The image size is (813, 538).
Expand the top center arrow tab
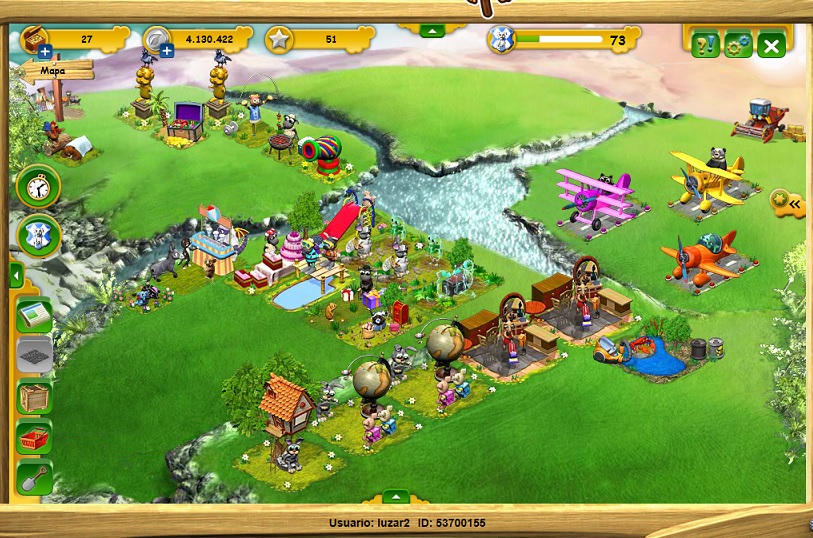click(x=431, y=32)
